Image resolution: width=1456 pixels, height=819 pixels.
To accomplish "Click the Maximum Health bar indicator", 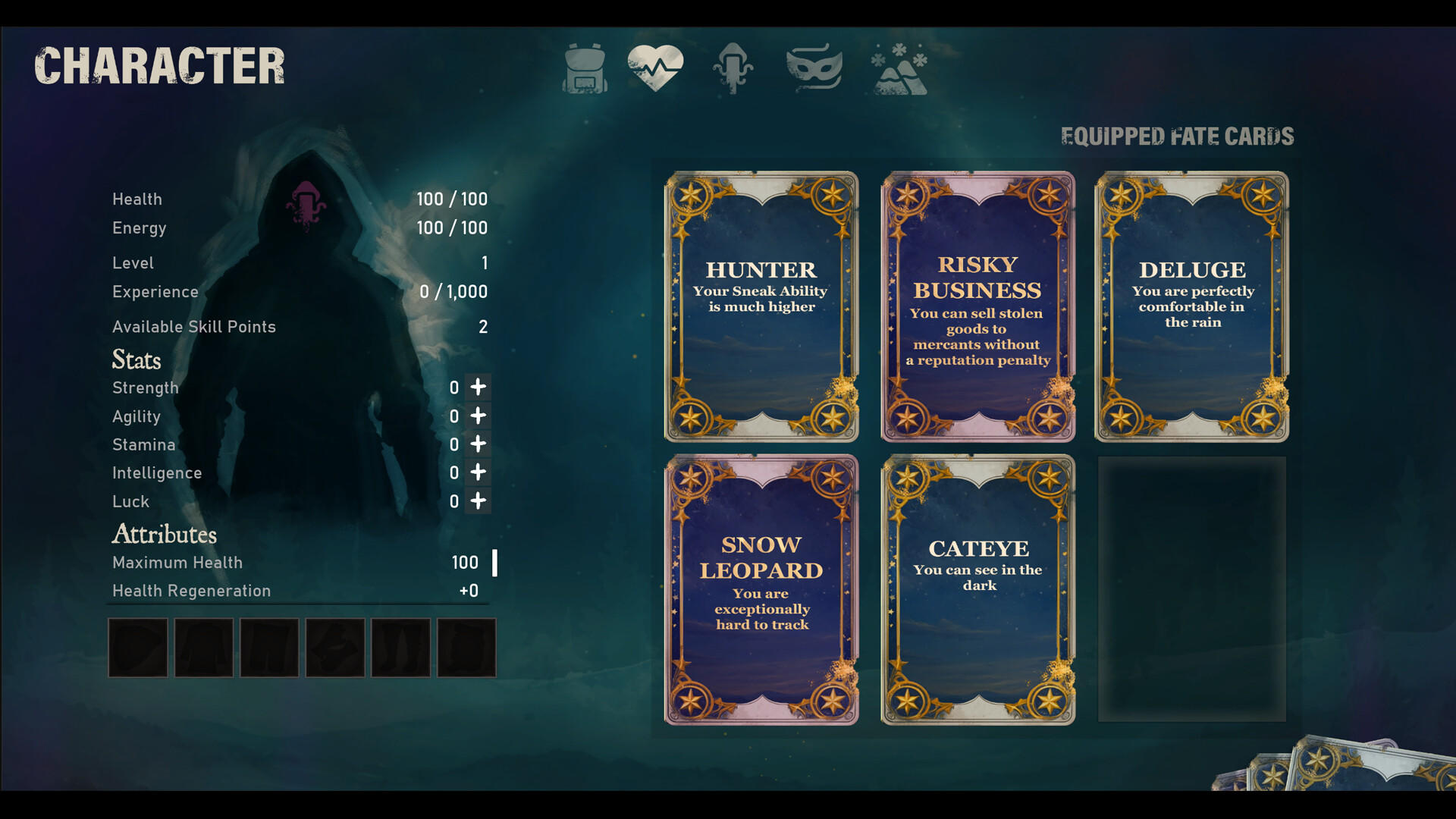I will tap(494, 562).
